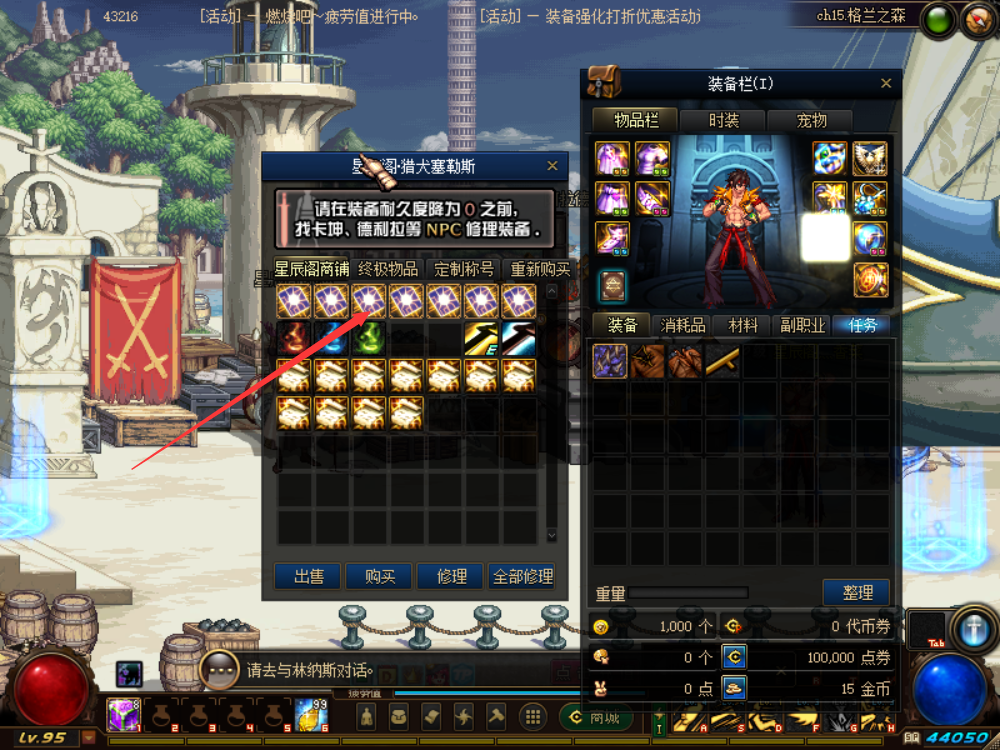
Task: Select the golden staff item in inventory
Action: point(722,361)
